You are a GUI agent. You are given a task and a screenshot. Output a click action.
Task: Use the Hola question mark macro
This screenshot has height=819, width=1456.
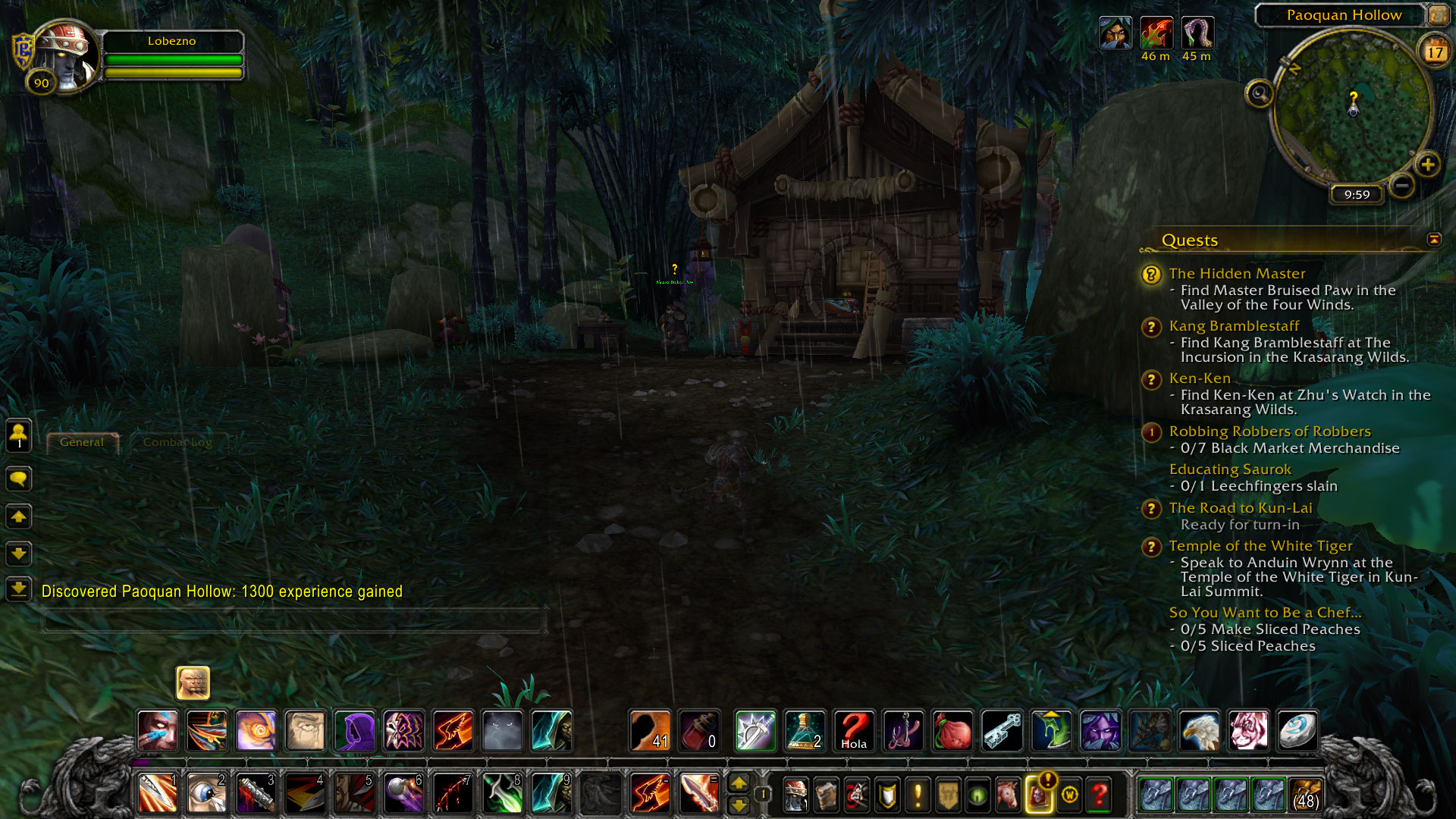click(854, 731)
